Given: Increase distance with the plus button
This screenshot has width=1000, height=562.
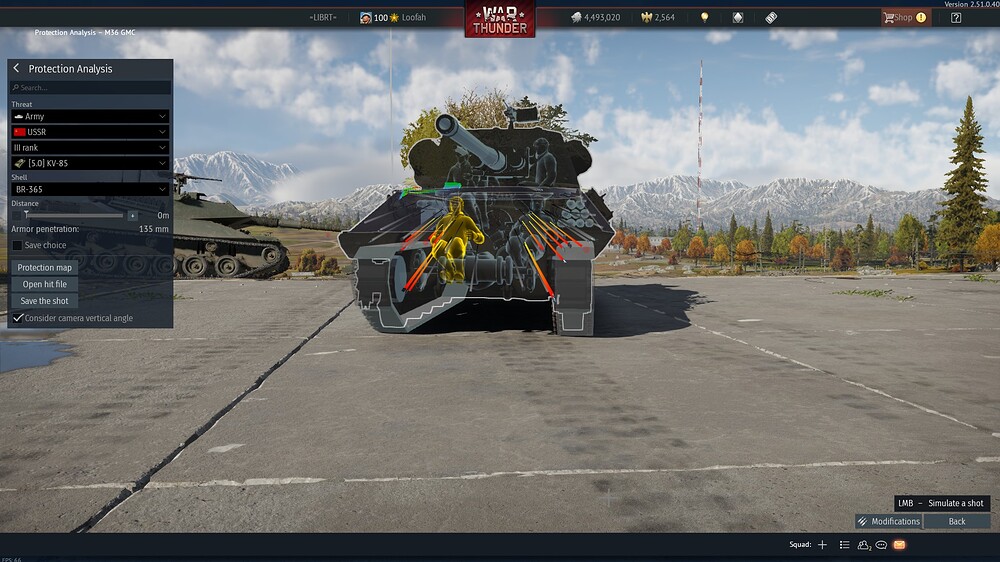Looking at the screenshot, I should click(x=132, y=215).
